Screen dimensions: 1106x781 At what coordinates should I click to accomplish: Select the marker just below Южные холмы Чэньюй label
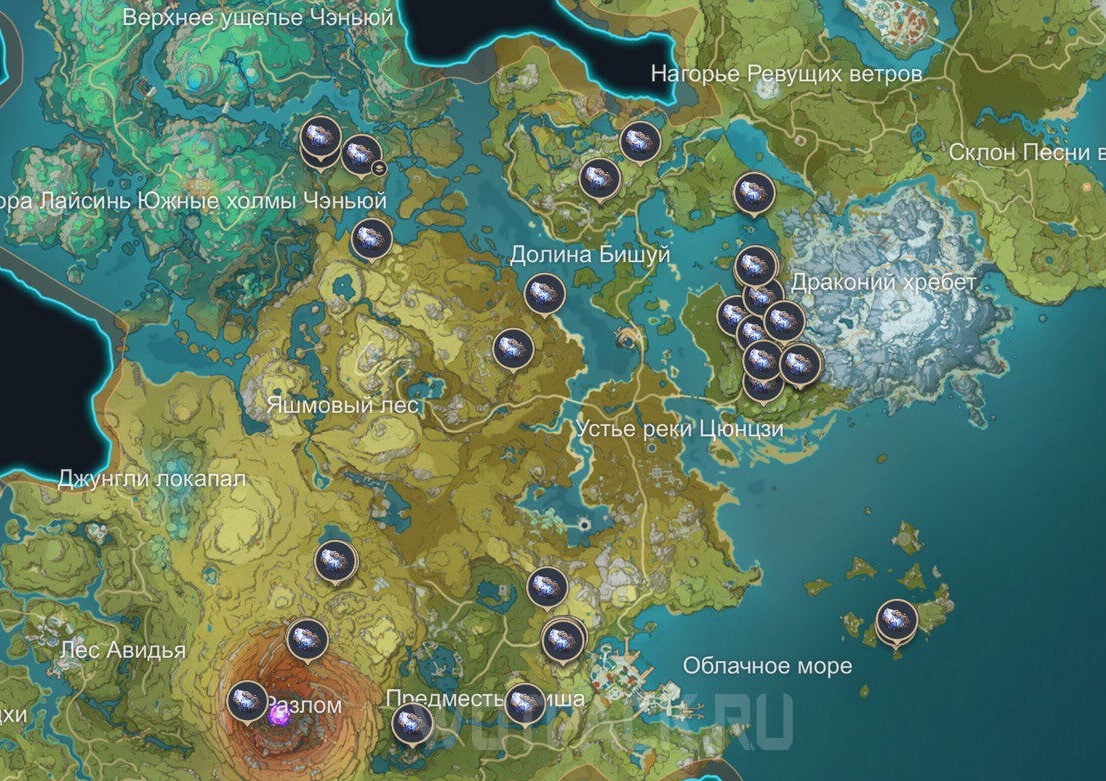(370, 238)
